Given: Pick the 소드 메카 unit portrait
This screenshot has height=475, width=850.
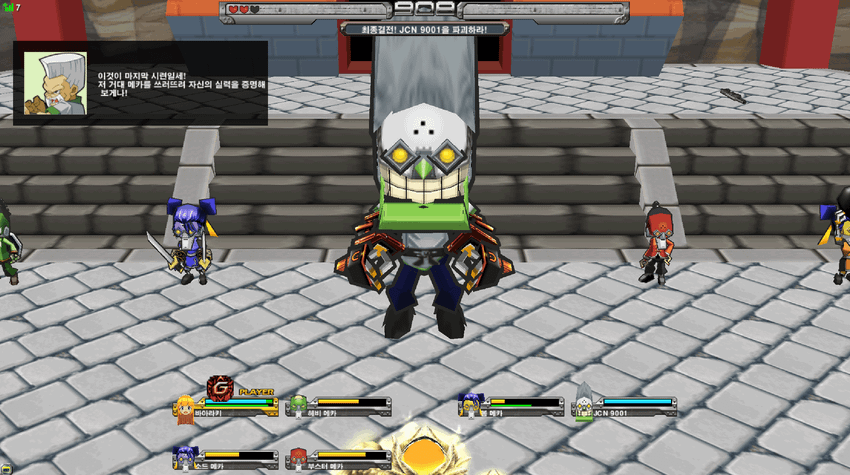Looking at the screenshot, I should (x=185, y=458).
